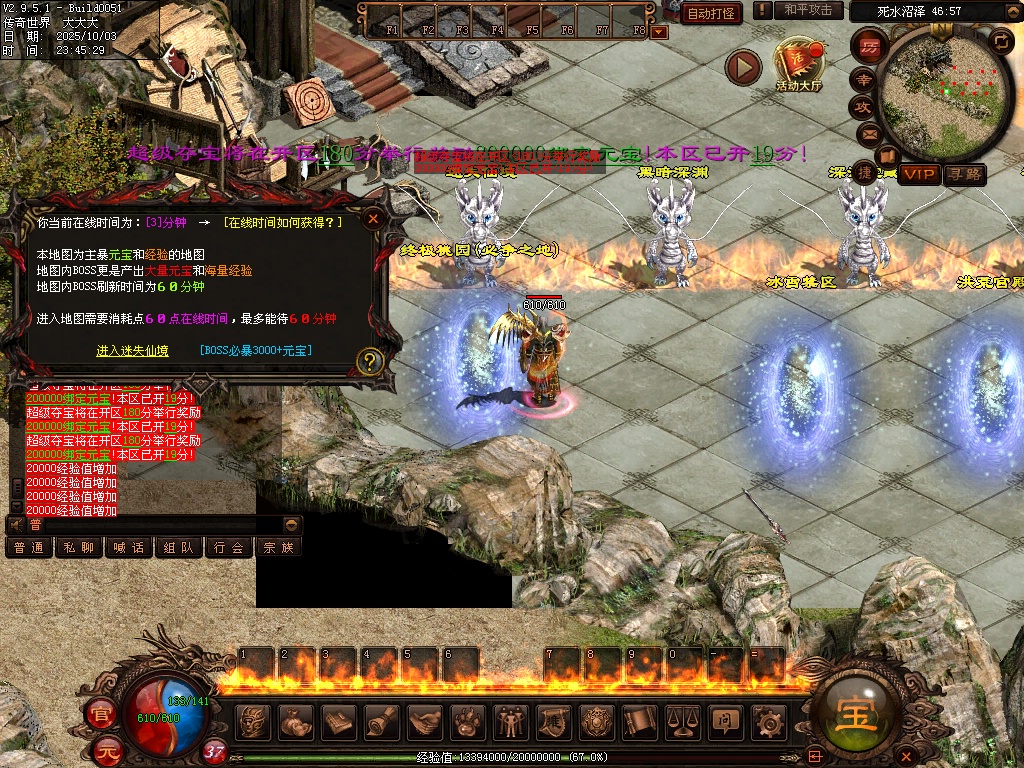Open the mail envelope icon
The width and height of the screenshot is (1024, 768).
(x=869, y=134)
